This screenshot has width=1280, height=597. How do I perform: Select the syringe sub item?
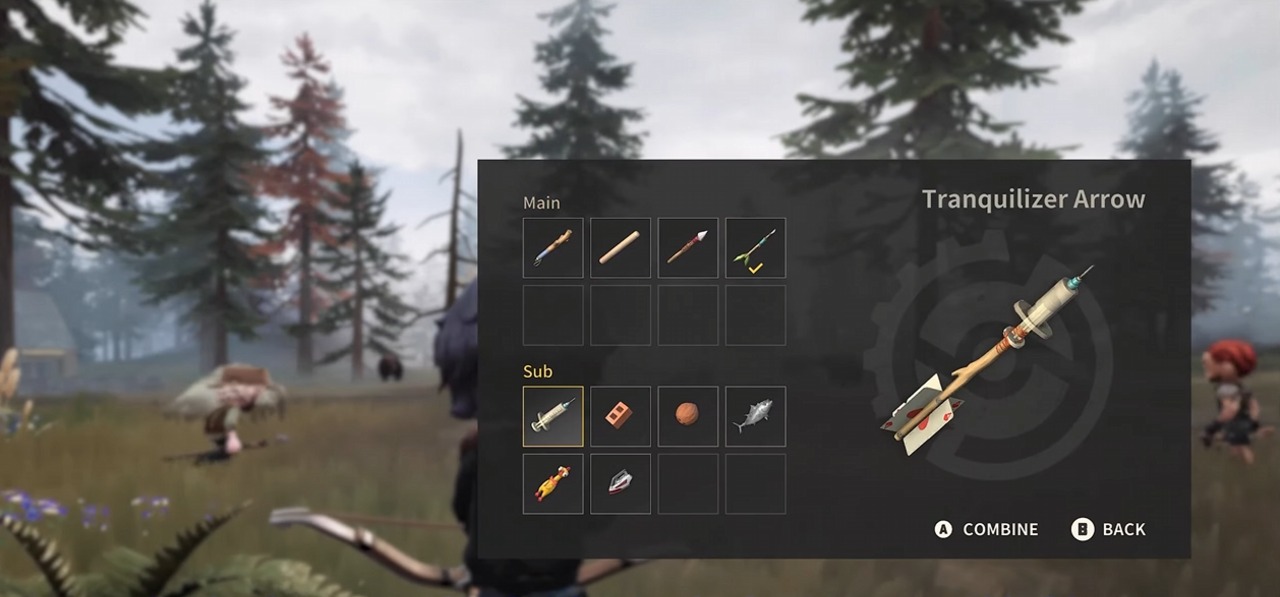tap(553, 416)
